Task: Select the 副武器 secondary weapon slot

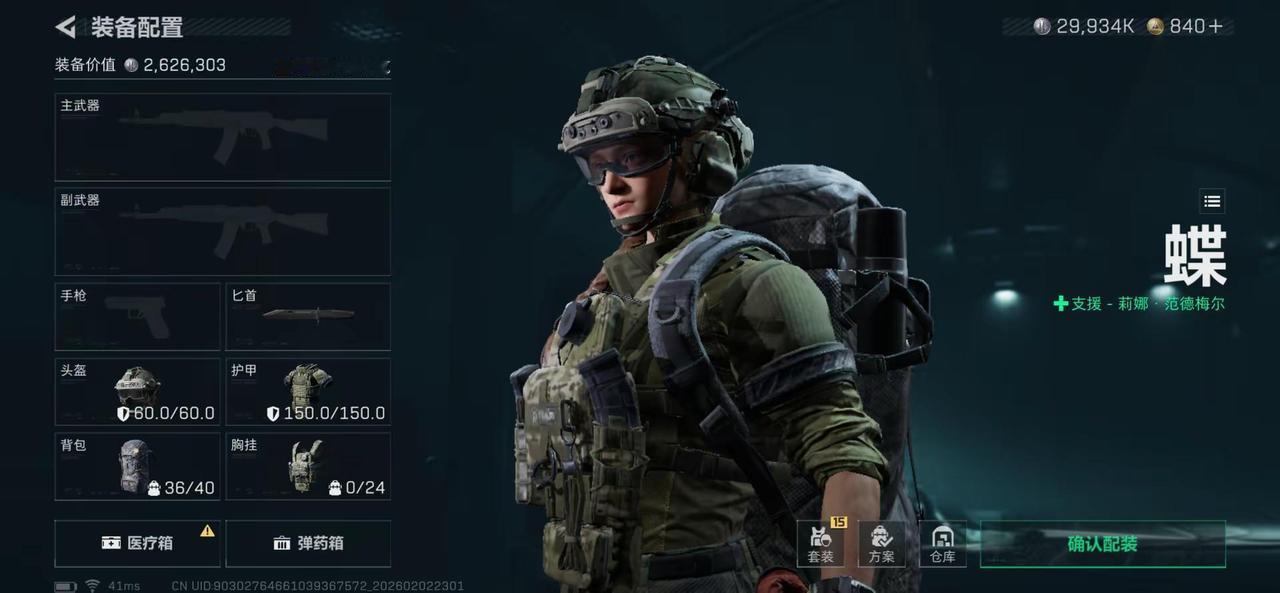Action: click(222, 231)
